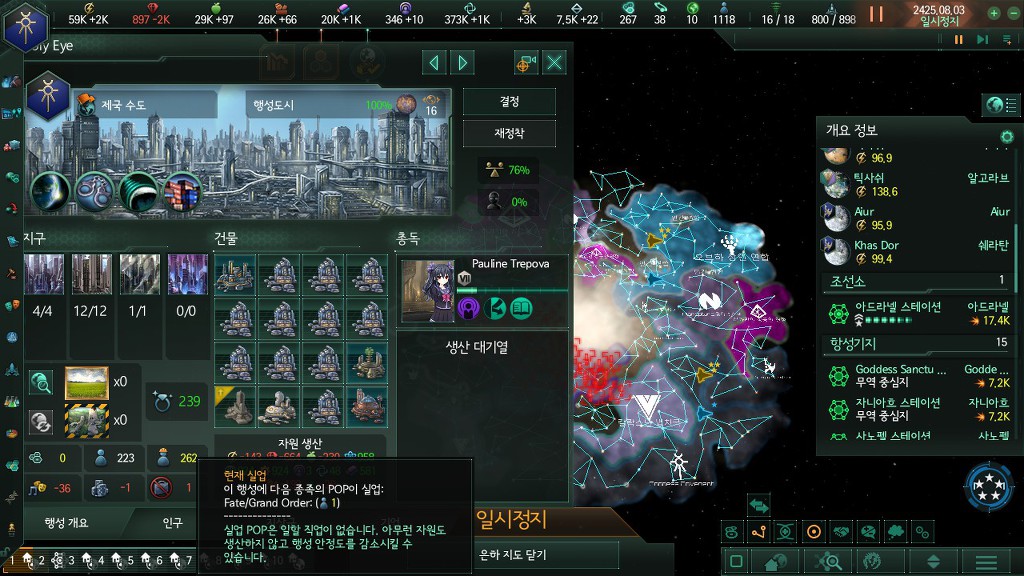
Task: Open the 재정착 (Resettle) screen
Action: [509, 133]
